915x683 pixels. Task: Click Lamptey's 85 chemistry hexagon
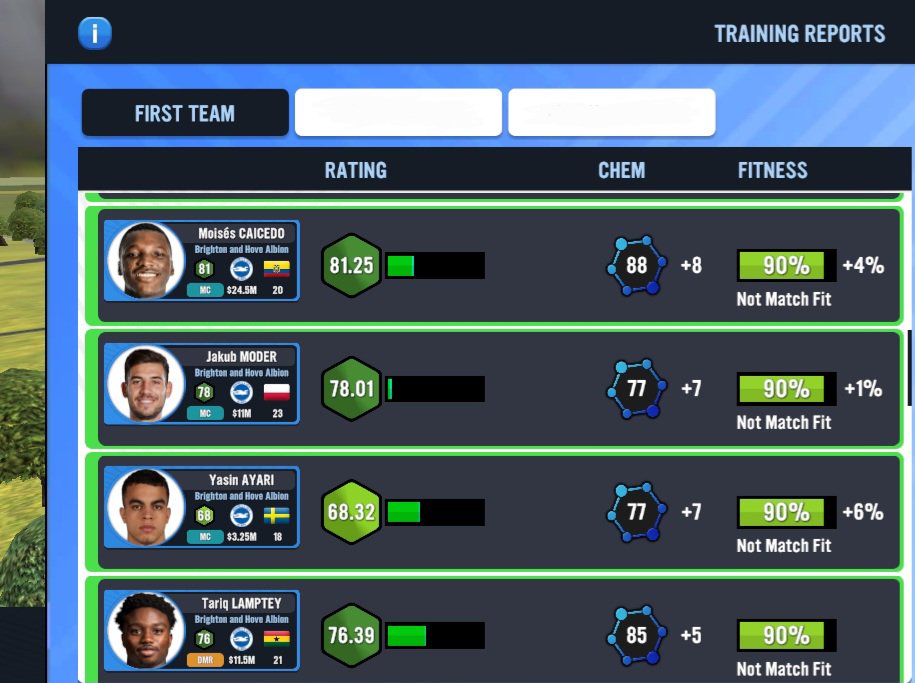[636, 635]
